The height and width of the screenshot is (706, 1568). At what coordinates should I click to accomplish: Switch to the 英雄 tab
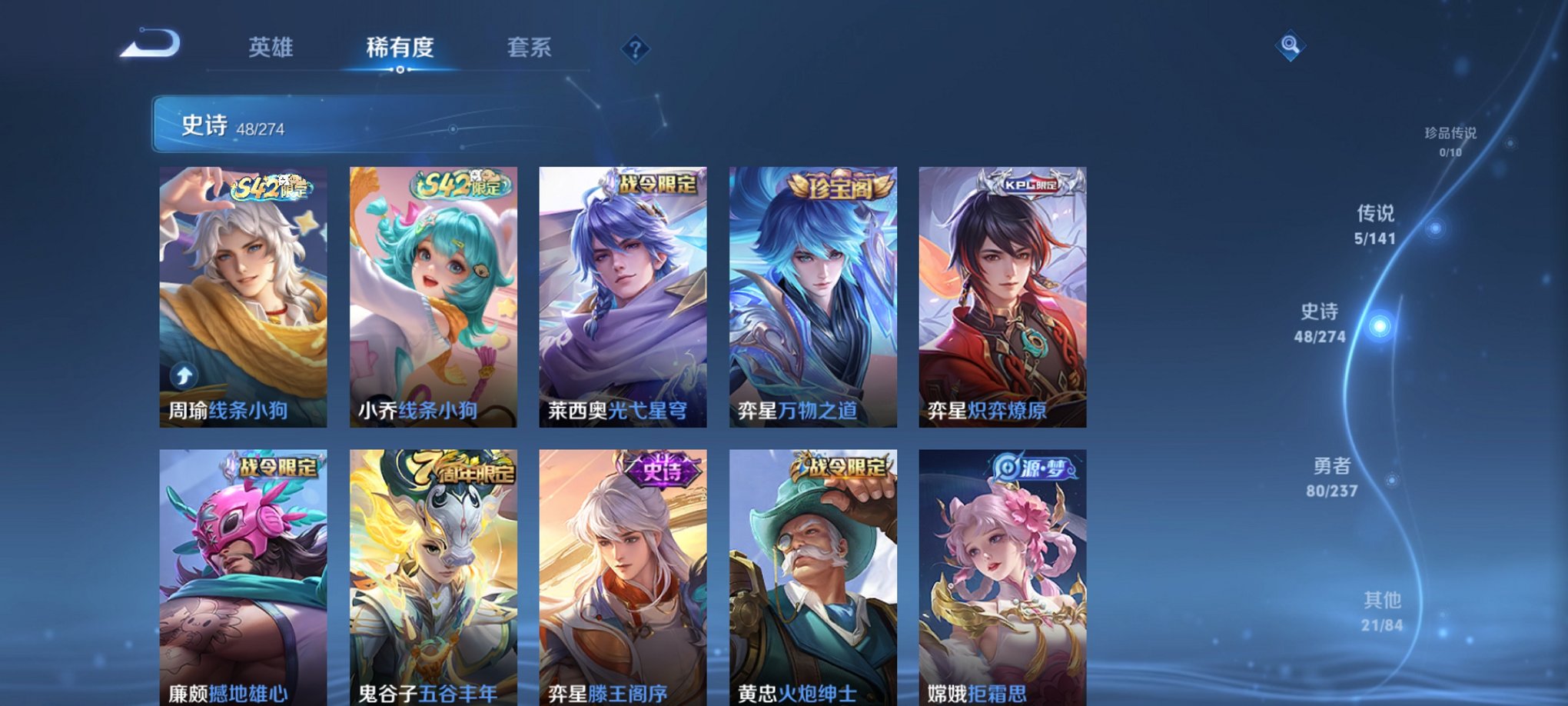click(271, 48)
